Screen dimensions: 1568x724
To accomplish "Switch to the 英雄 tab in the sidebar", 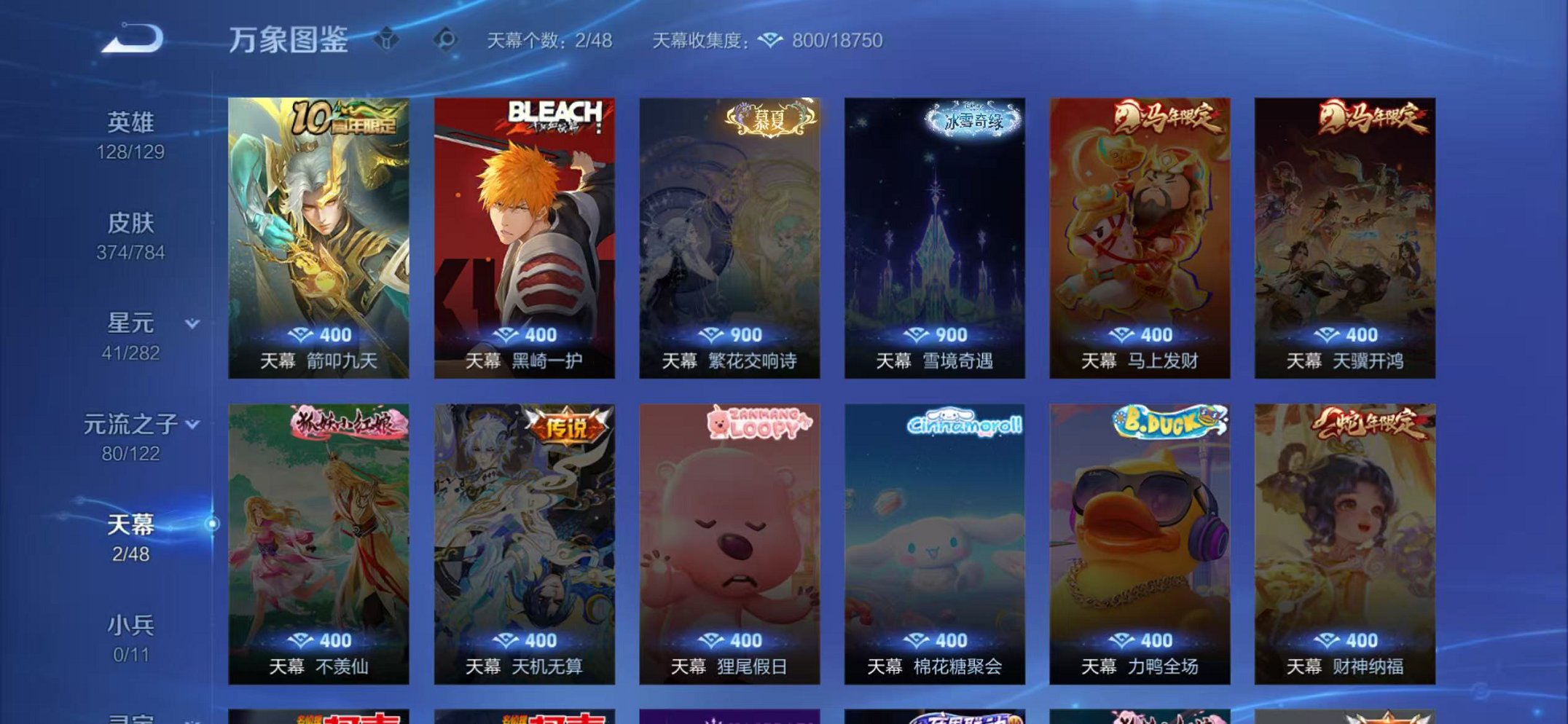I will pyautogui.click(x=128, y=121).
